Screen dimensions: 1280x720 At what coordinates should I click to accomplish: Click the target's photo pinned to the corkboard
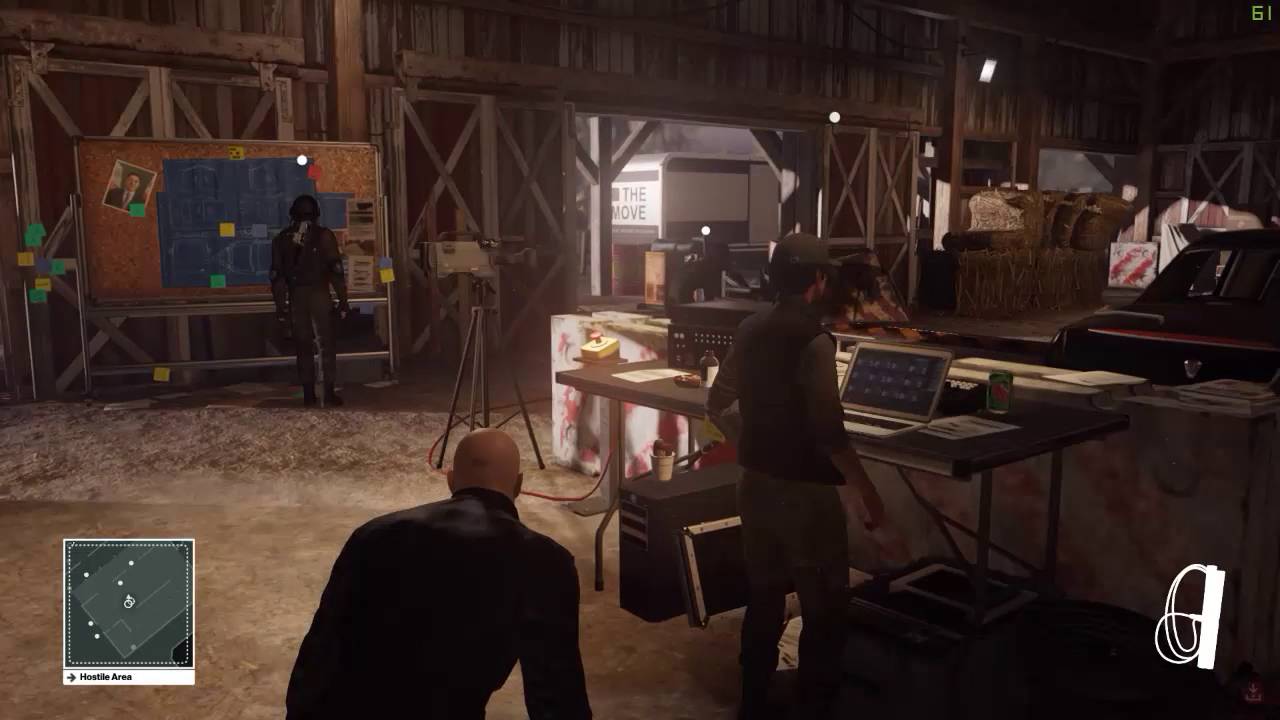(130, 183)
